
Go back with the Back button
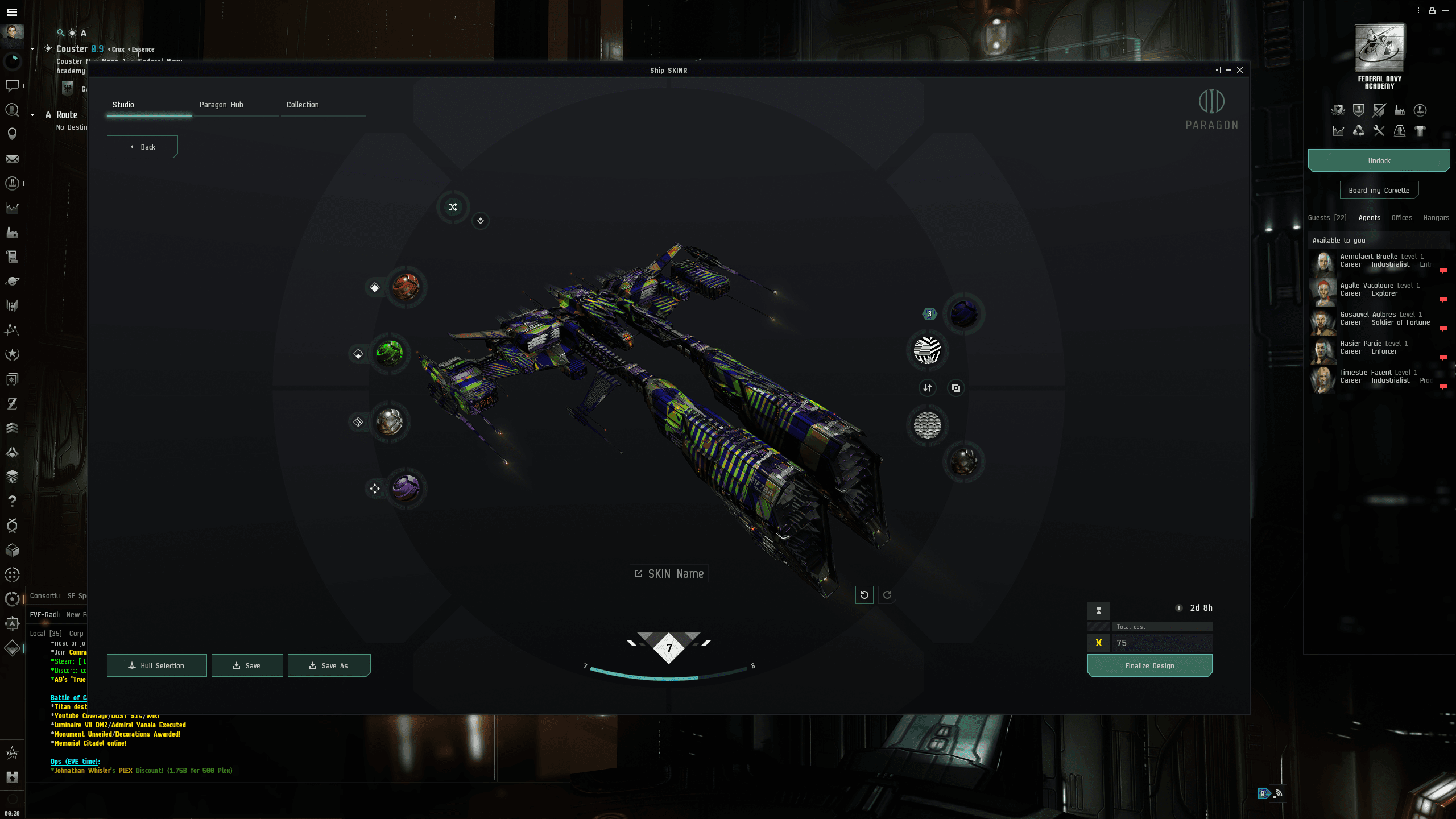click(142, 147)
